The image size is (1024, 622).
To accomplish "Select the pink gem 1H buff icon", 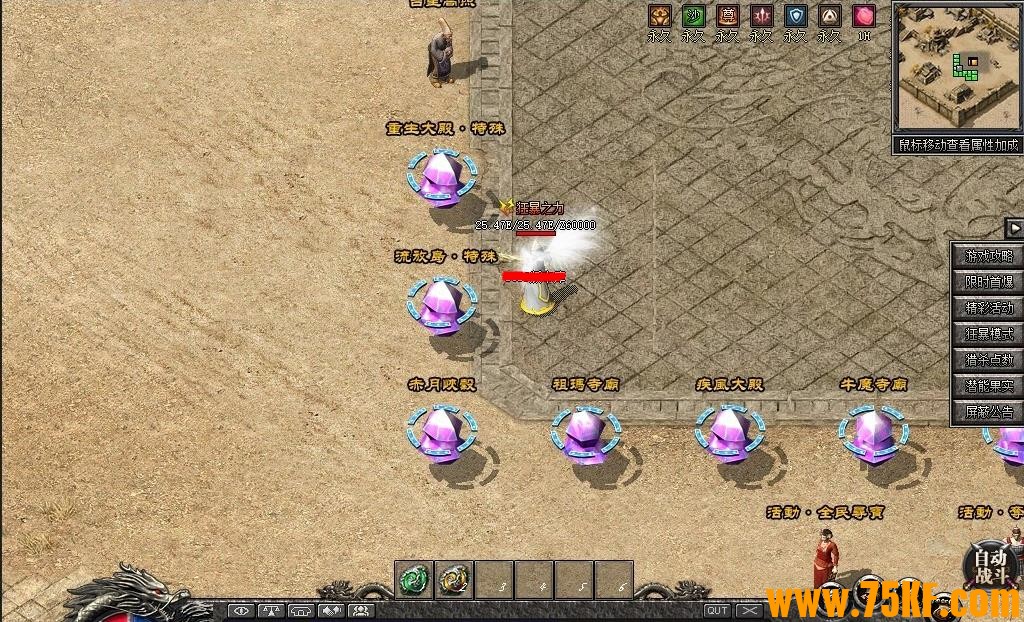I will [864, 16].
